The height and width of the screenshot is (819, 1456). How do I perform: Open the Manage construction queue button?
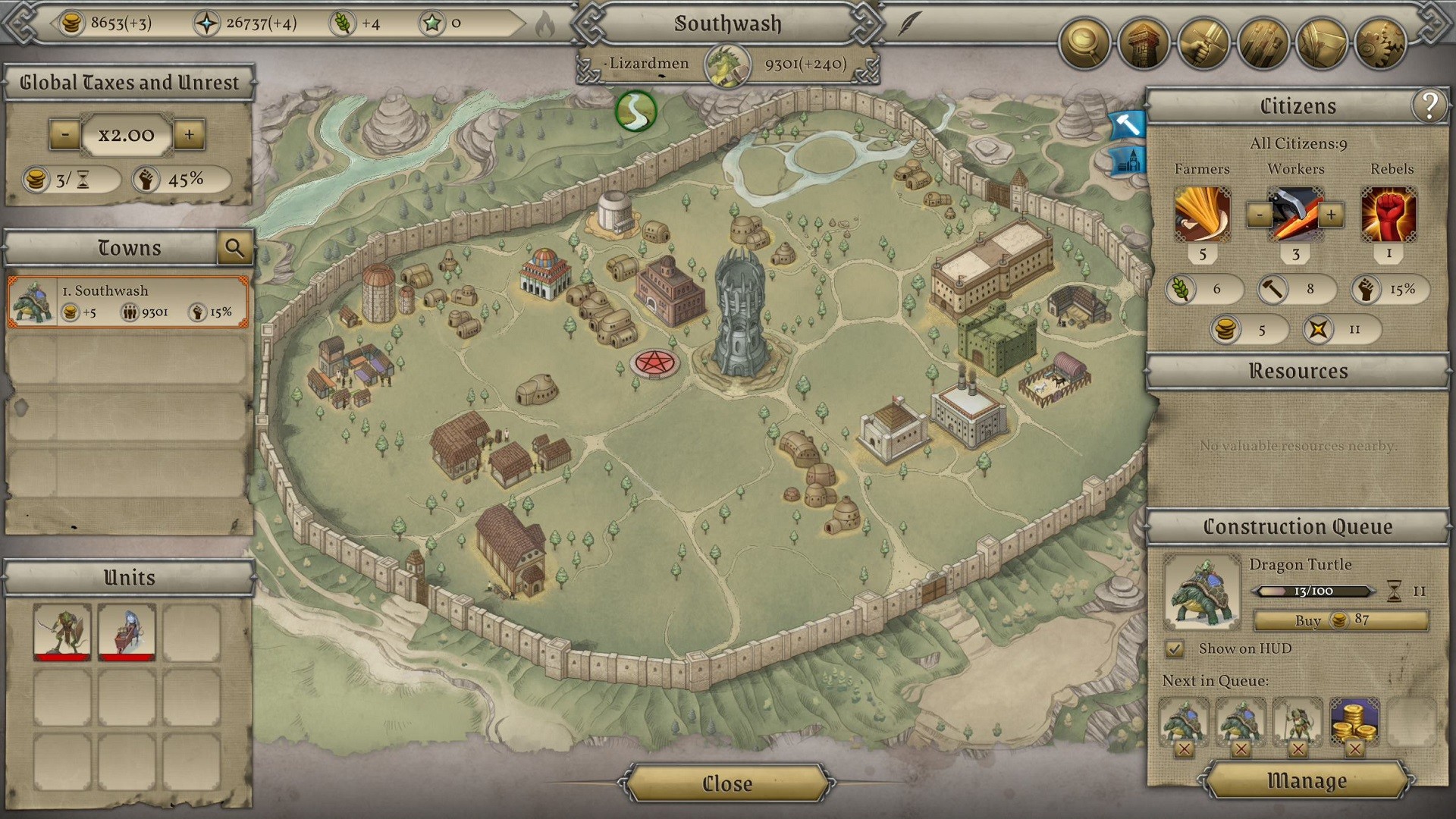[1307, 780]
